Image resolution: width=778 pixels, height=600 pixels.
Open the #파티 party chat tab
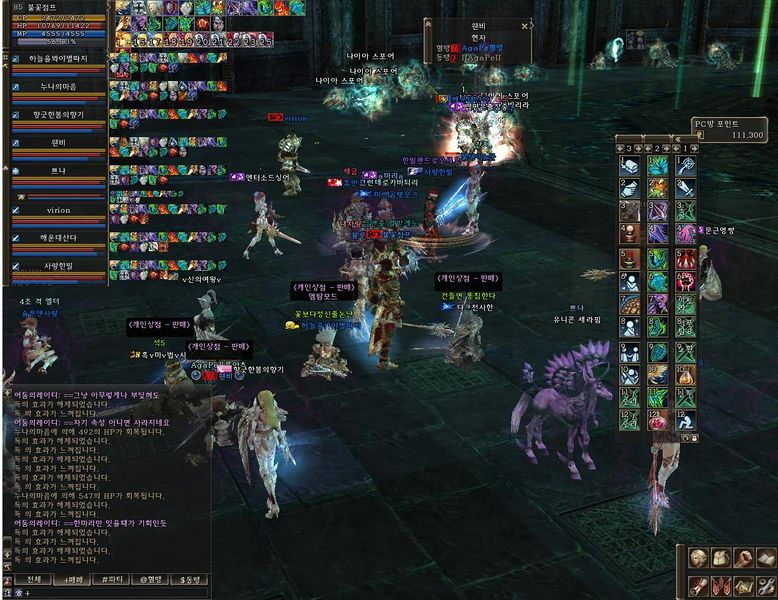tap(111, 579)
